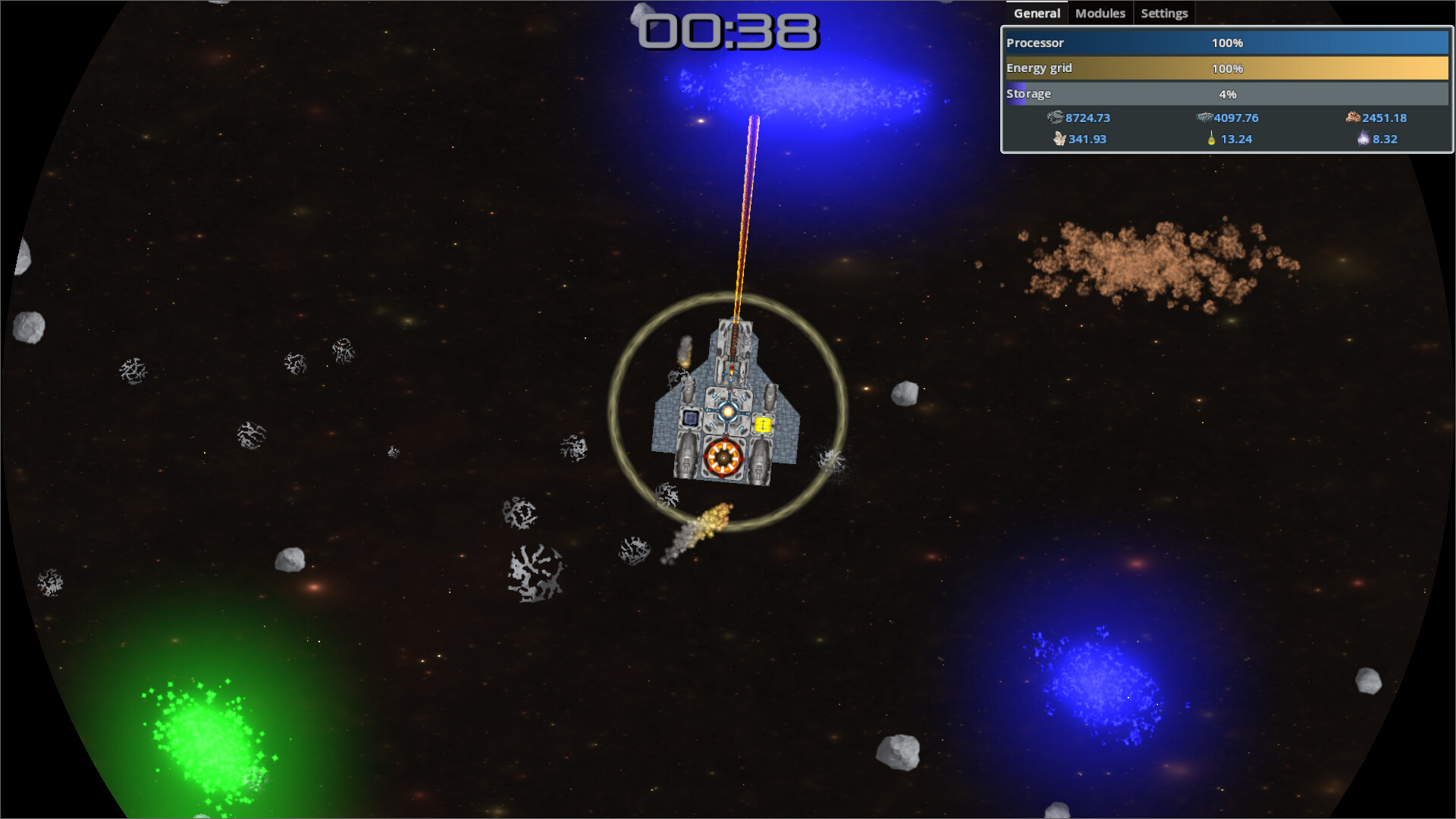Click the orange engine wheel module

pyautogui.click(x=723, y=457)
